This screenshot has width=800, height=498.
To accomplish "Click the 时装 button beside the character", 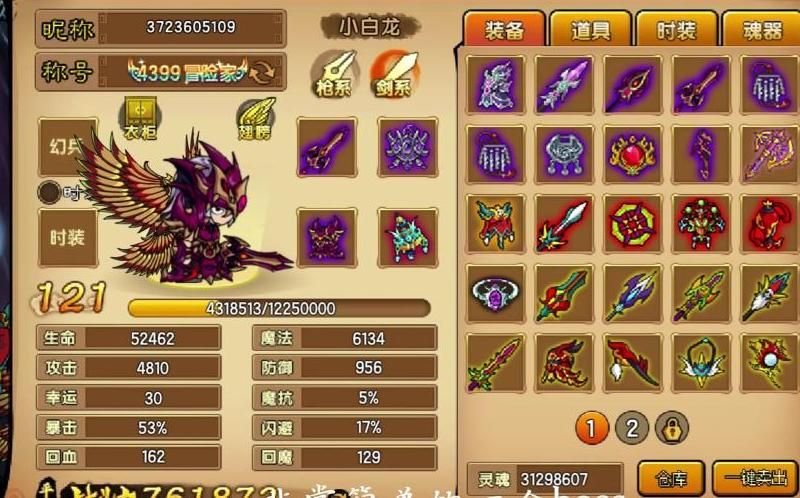I will 67,237.
